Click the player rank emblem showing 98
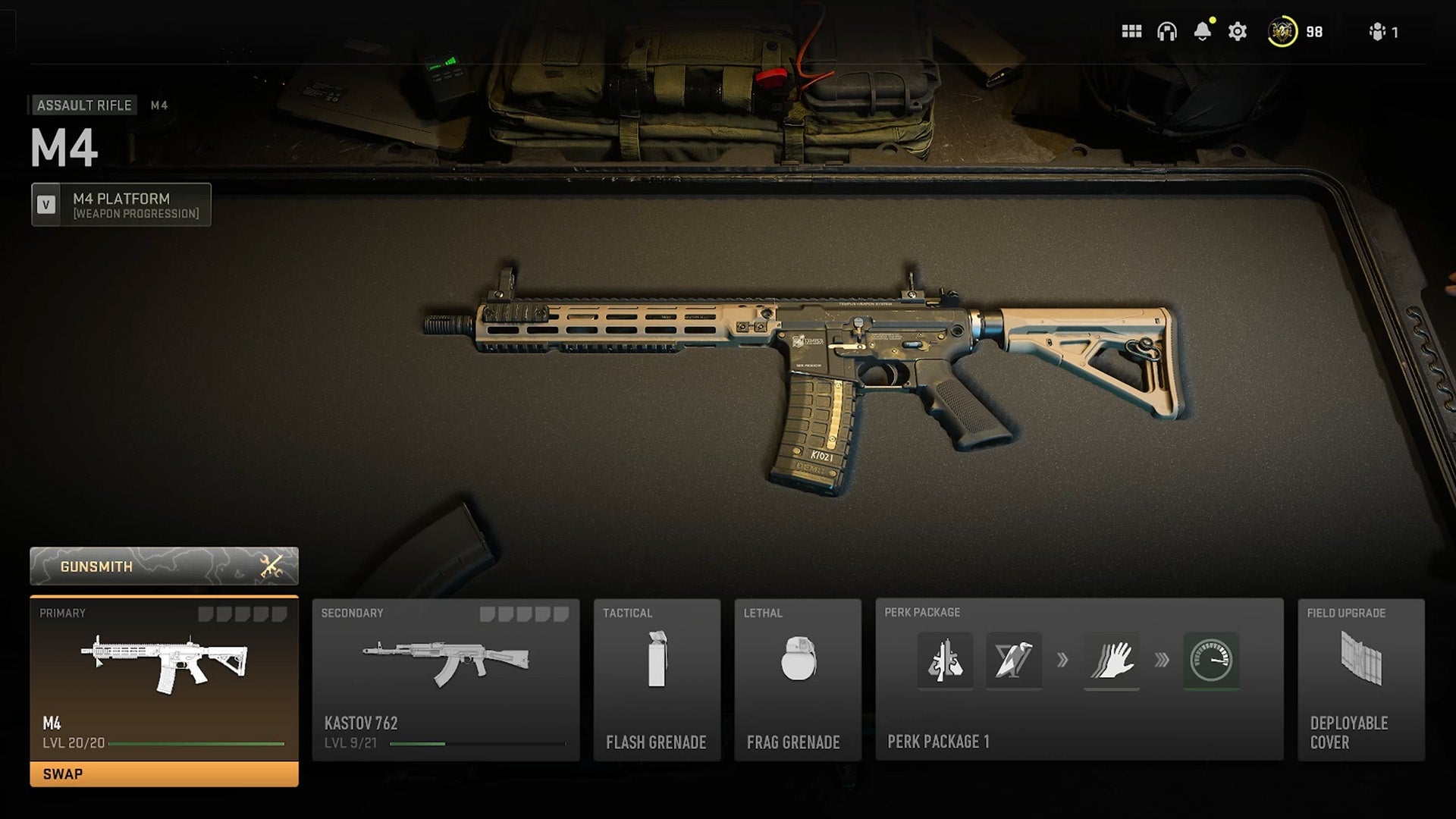Image resolution: width=1456 pixels, height=819 pixels. [x=1282, y=32]
